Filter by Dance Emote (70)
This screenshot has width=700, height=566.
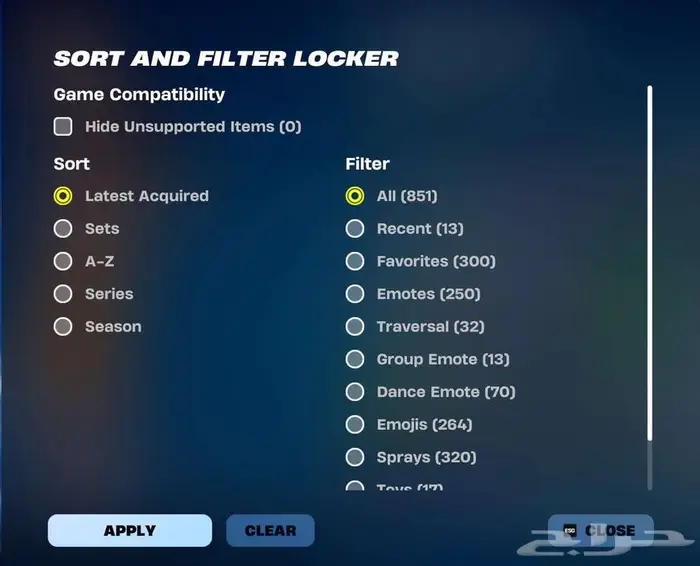(x=355, y=392)
